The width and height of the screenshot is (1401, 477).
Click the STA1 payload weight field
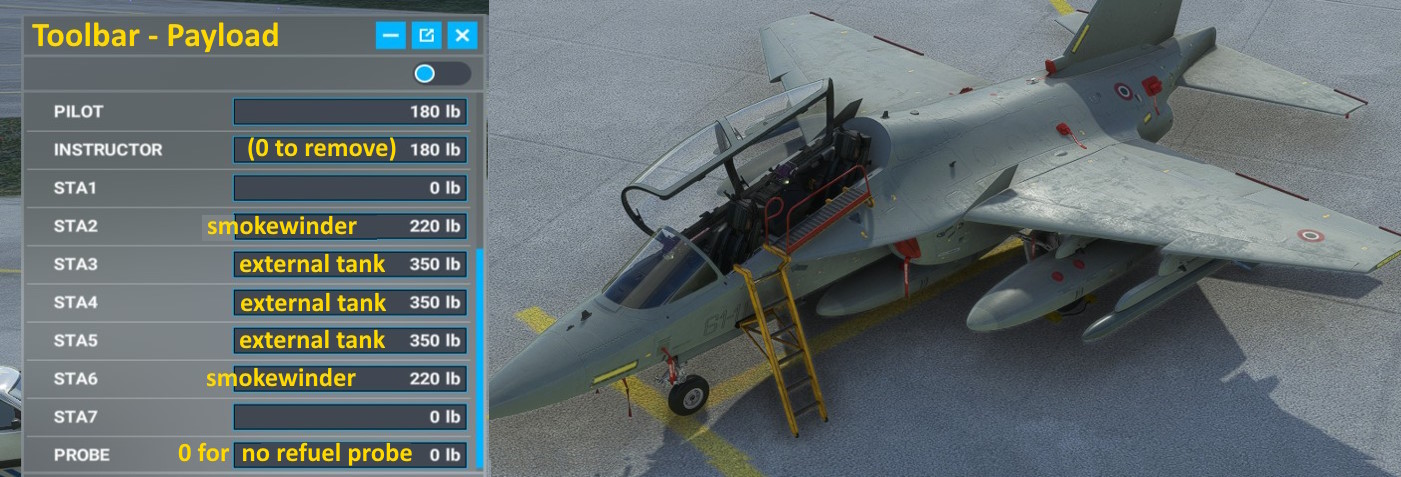350,188
